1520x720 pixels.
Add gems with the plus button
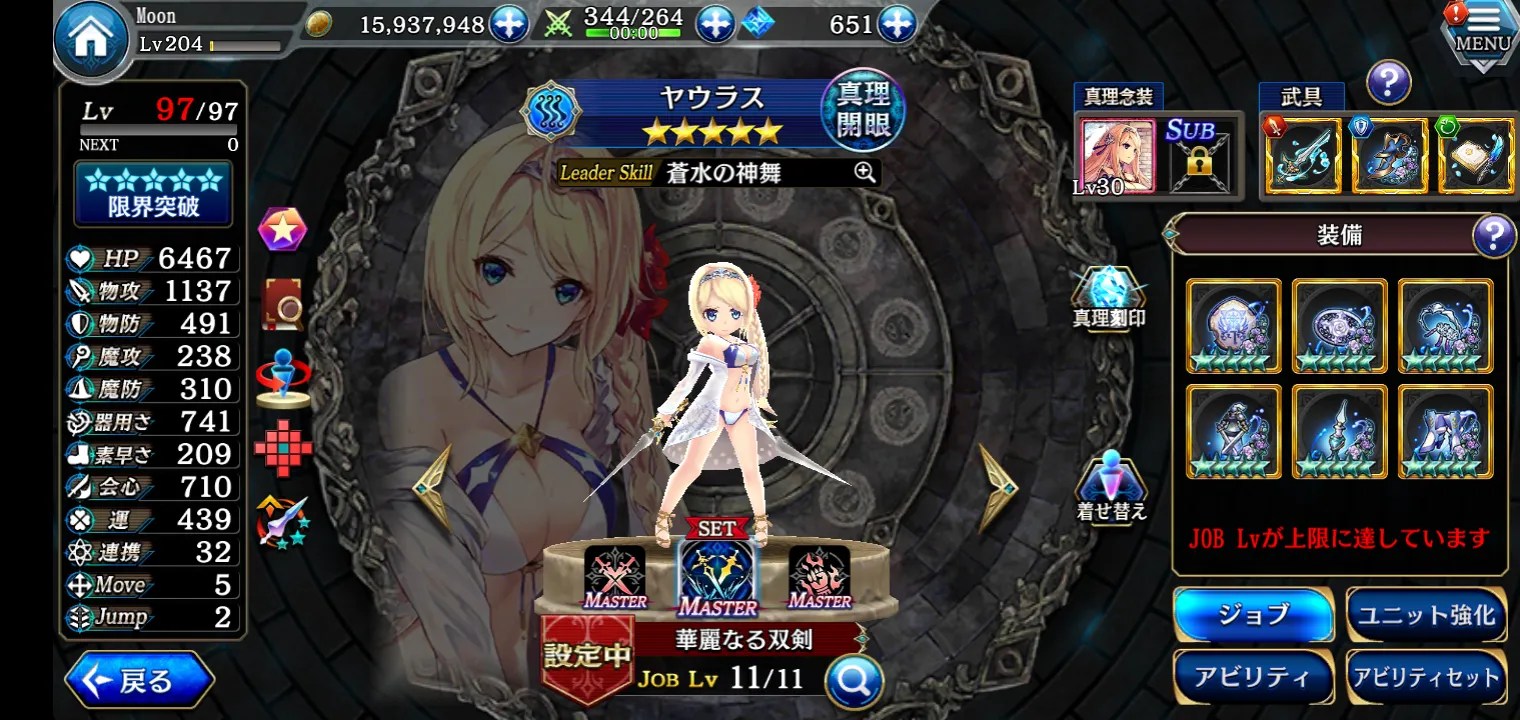[x=897, y=25]
